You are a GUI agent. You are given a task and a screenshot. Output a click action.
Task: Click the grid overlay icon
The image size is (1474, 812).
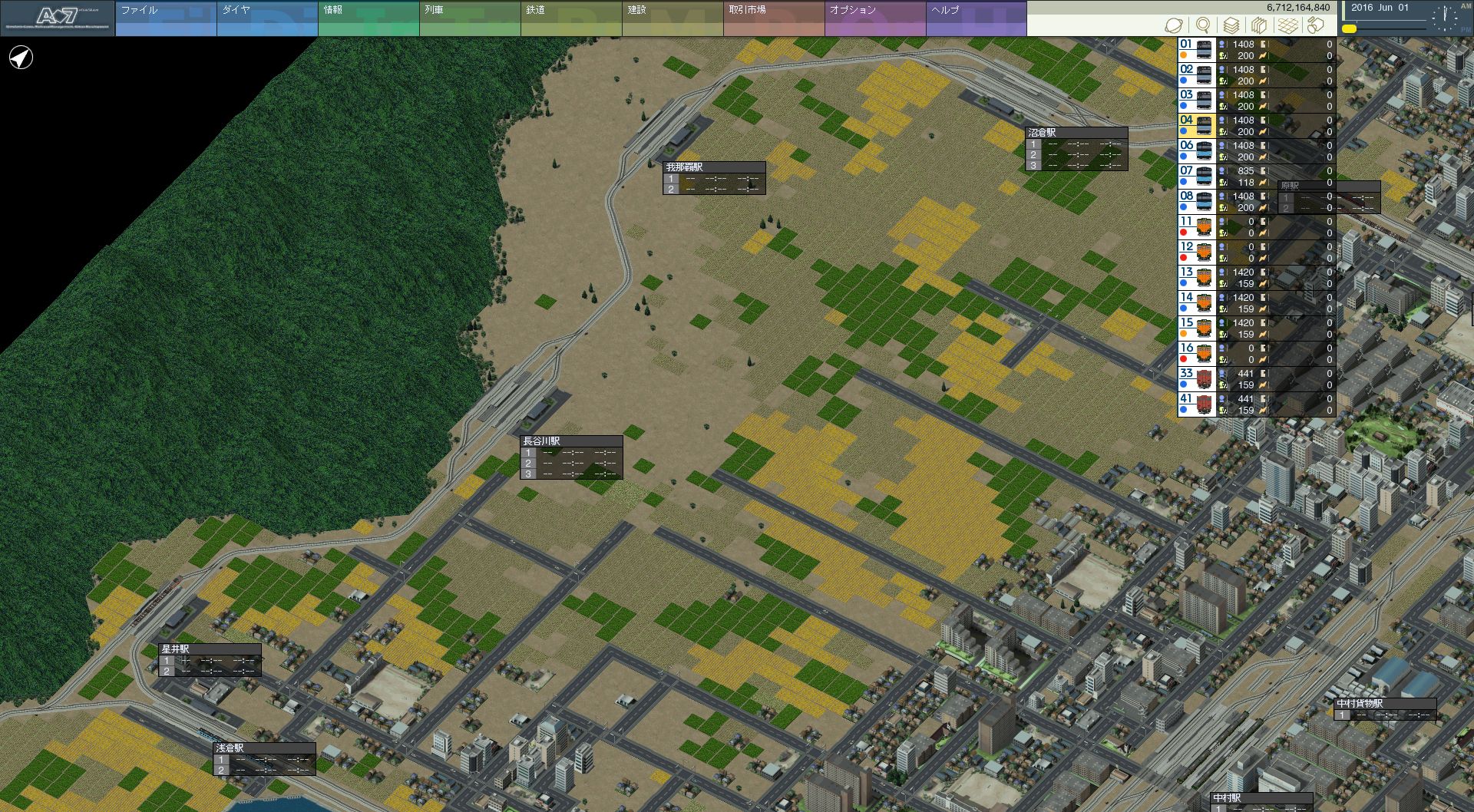1287,25
